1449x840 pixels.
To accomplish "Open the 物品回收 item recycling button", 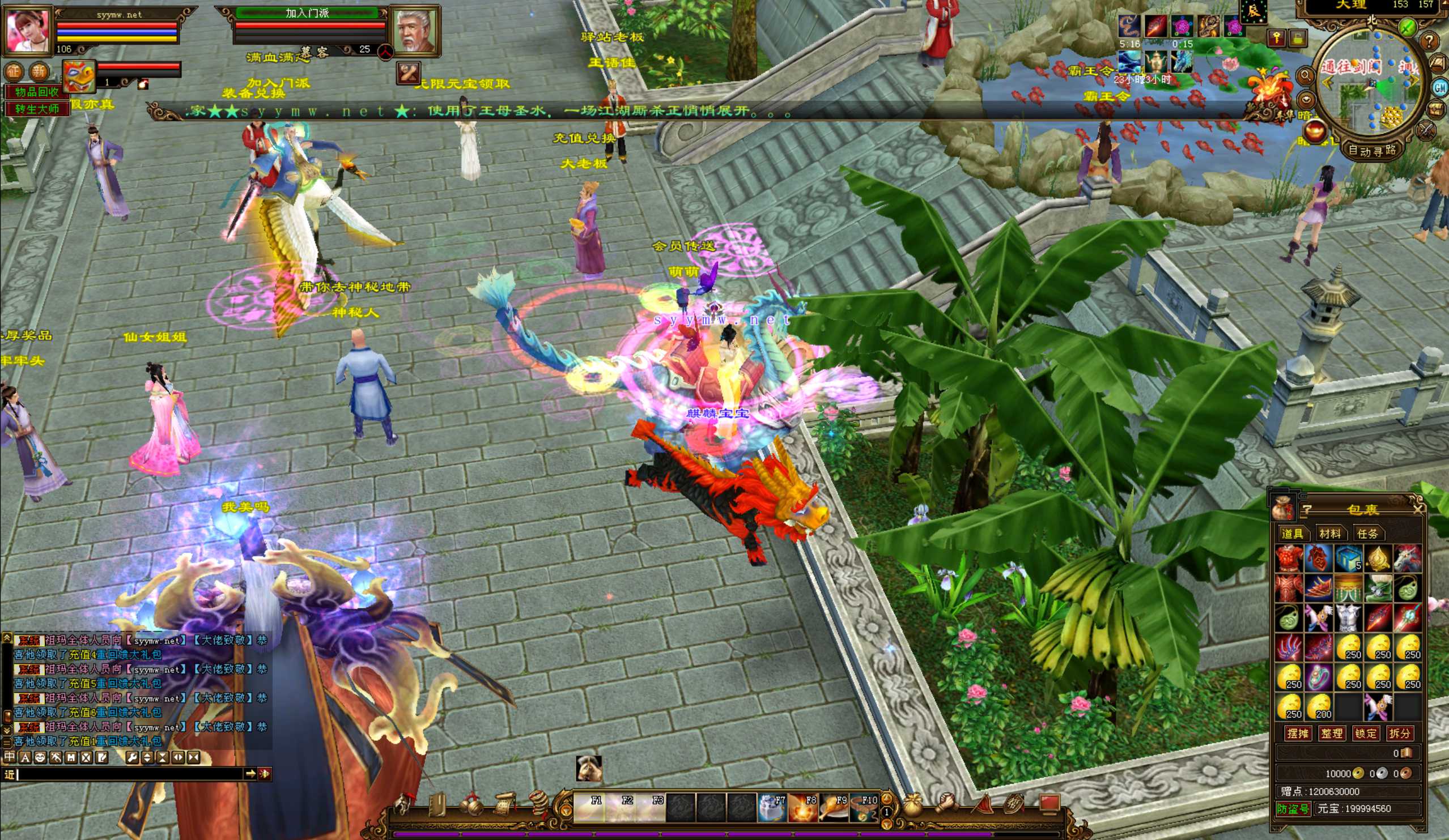I will (37, 92).
